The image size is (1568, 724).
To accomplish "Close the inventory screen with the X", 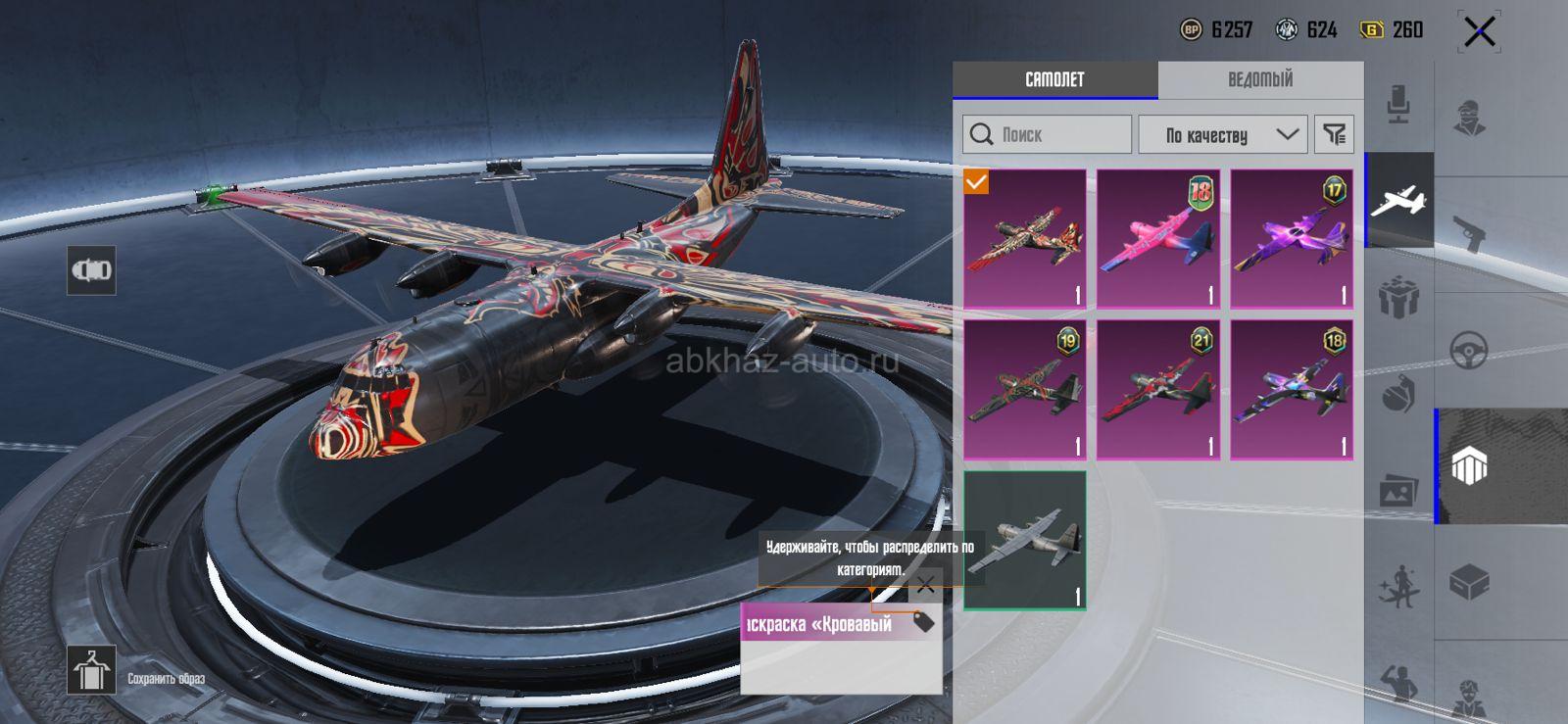I will click(1479, 32).
